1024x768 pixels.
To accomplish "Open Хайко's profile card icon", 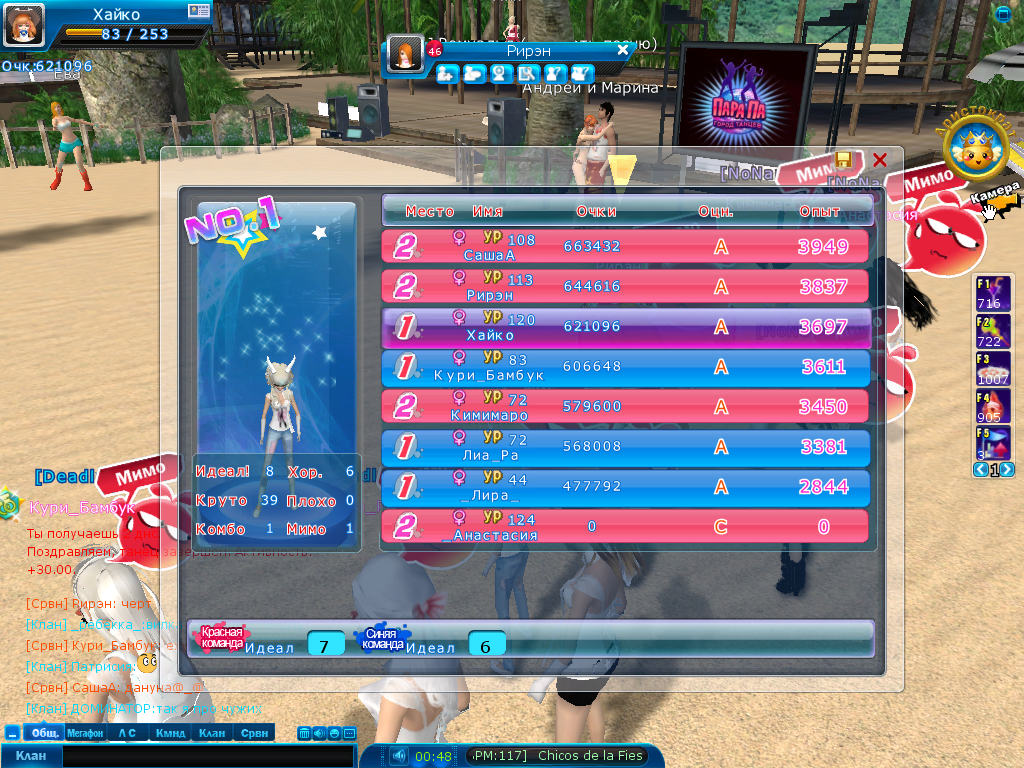I will (x=199, y=12).
